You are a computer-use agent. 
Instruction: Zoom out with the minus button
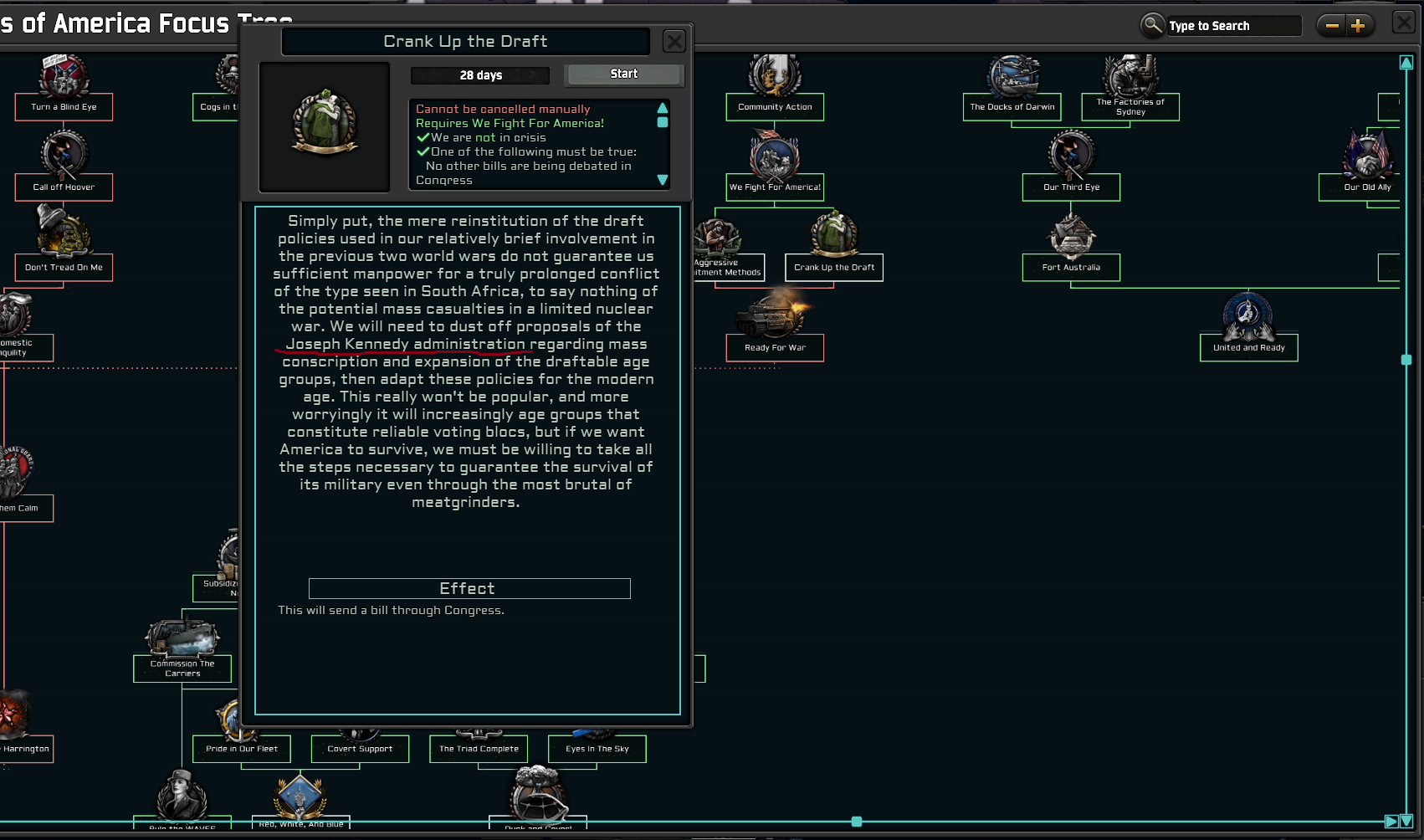click(x=1332, y=25)
